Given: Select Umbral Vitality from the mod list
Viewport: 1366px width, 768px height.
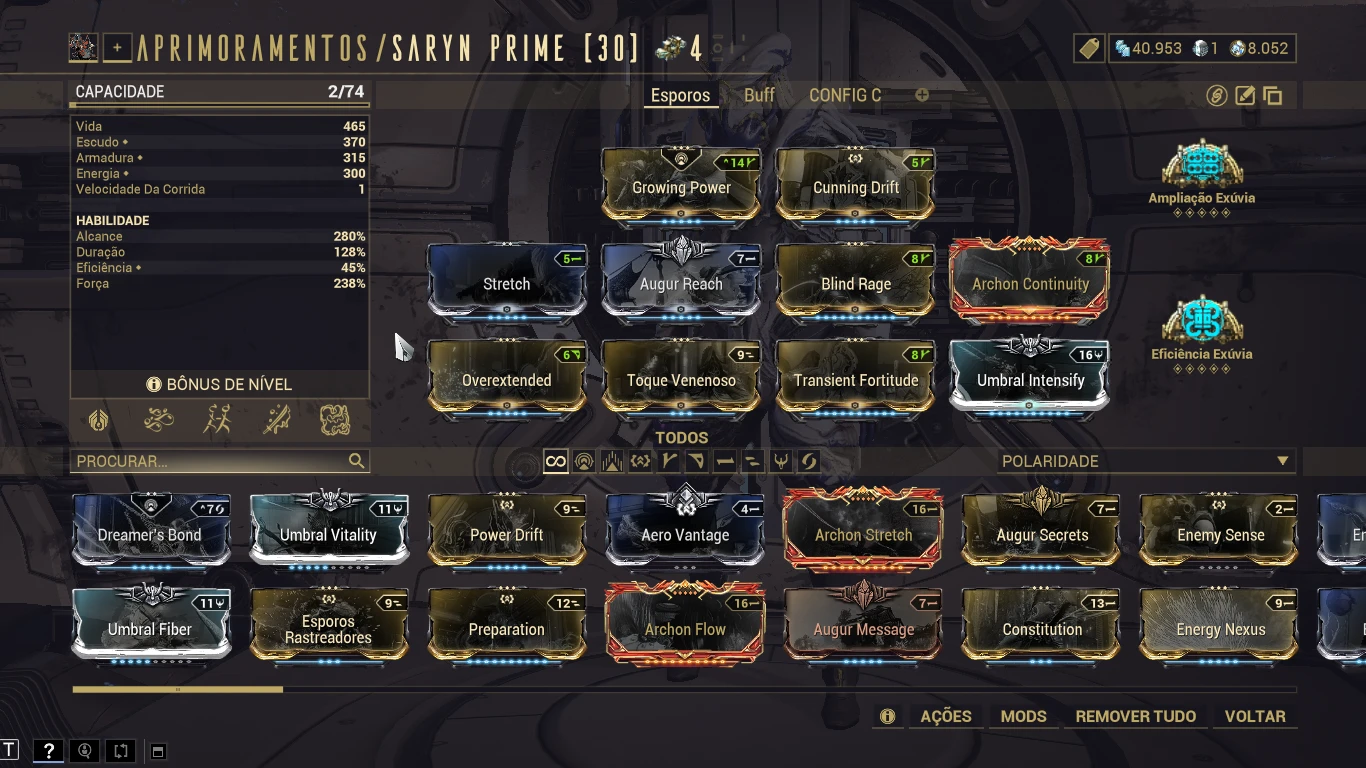Looking at the screenshot, I should coord(328,533).
